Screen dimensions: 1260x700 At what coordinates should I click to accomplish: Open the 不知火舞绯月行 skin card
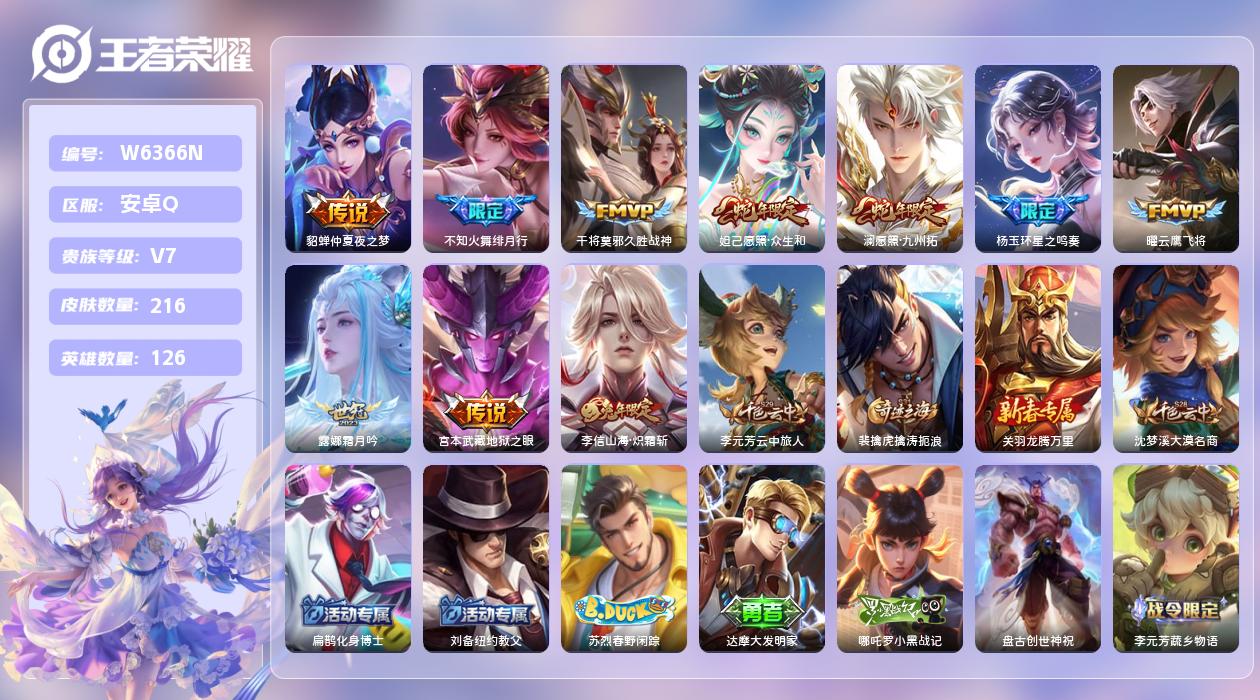click(485, 158)
